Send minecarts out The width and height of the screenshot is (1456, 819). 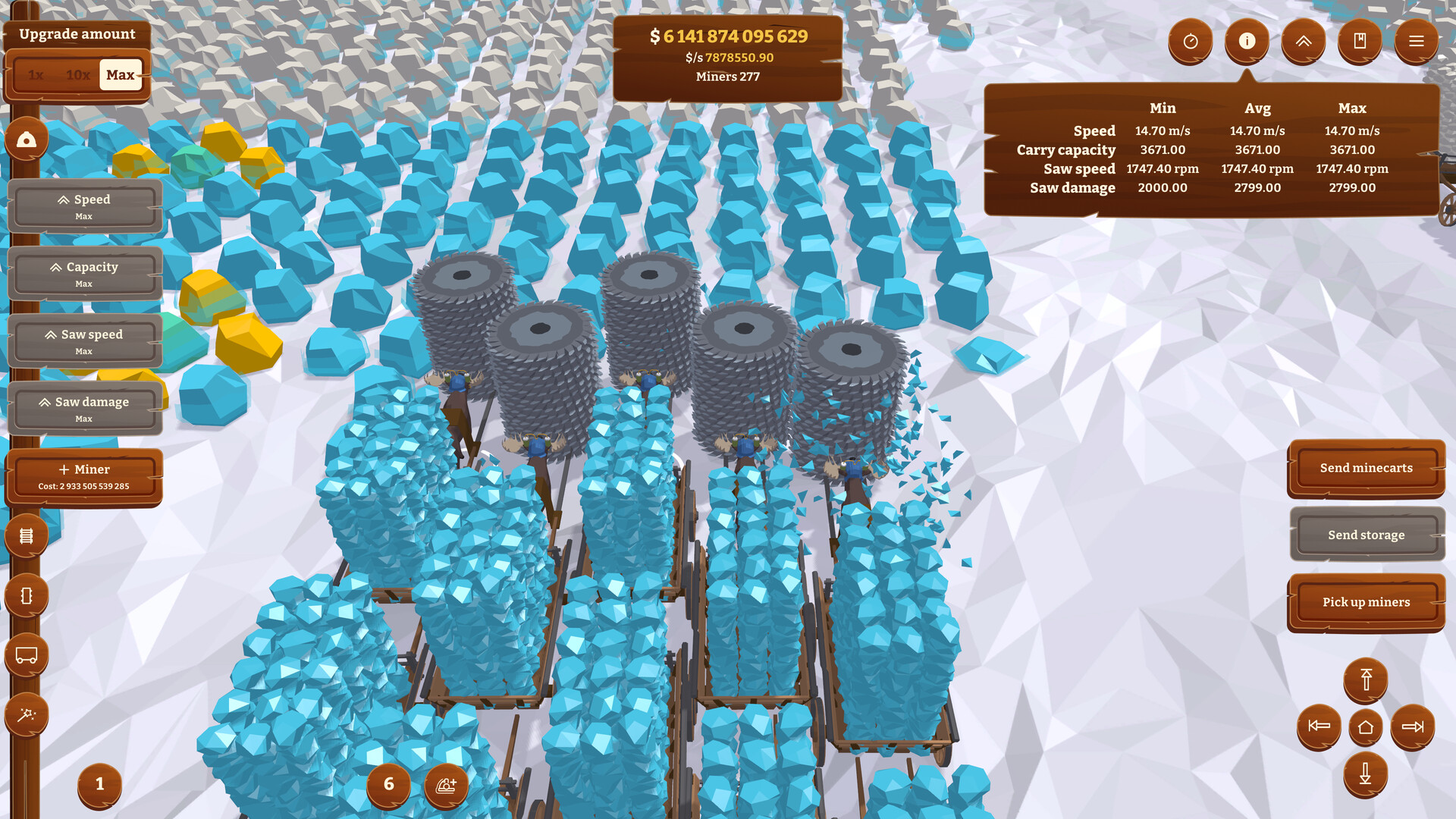1366,468
